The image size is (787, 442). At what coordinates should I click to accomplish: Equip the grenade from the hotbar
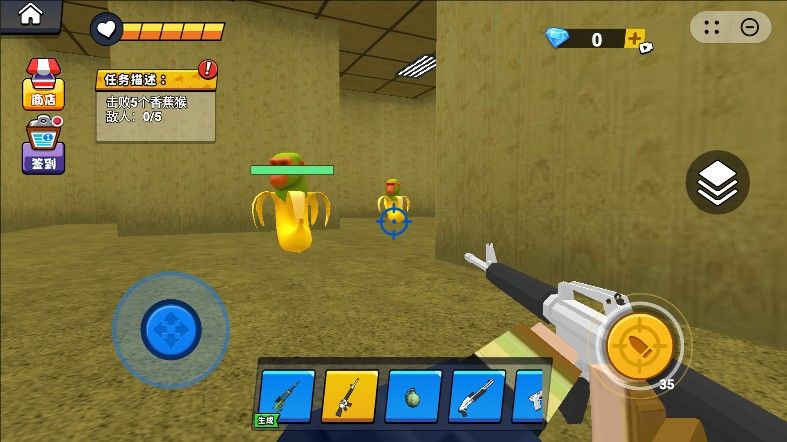click(413, 397)
